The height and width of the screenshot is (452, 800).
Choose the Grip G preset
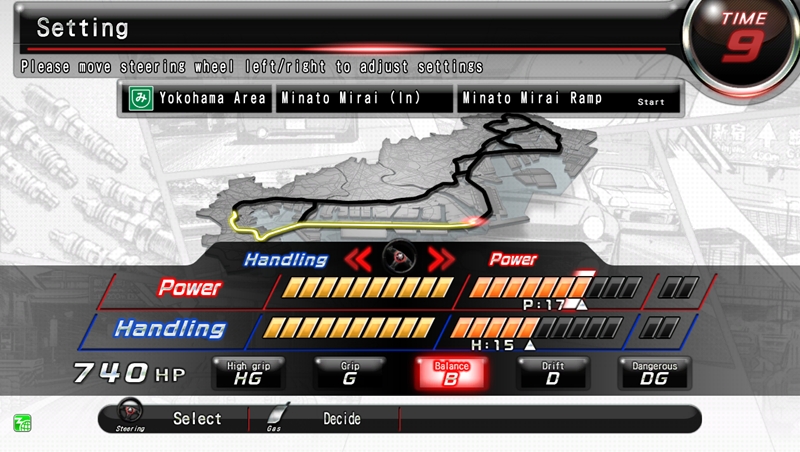pos(350,373)
